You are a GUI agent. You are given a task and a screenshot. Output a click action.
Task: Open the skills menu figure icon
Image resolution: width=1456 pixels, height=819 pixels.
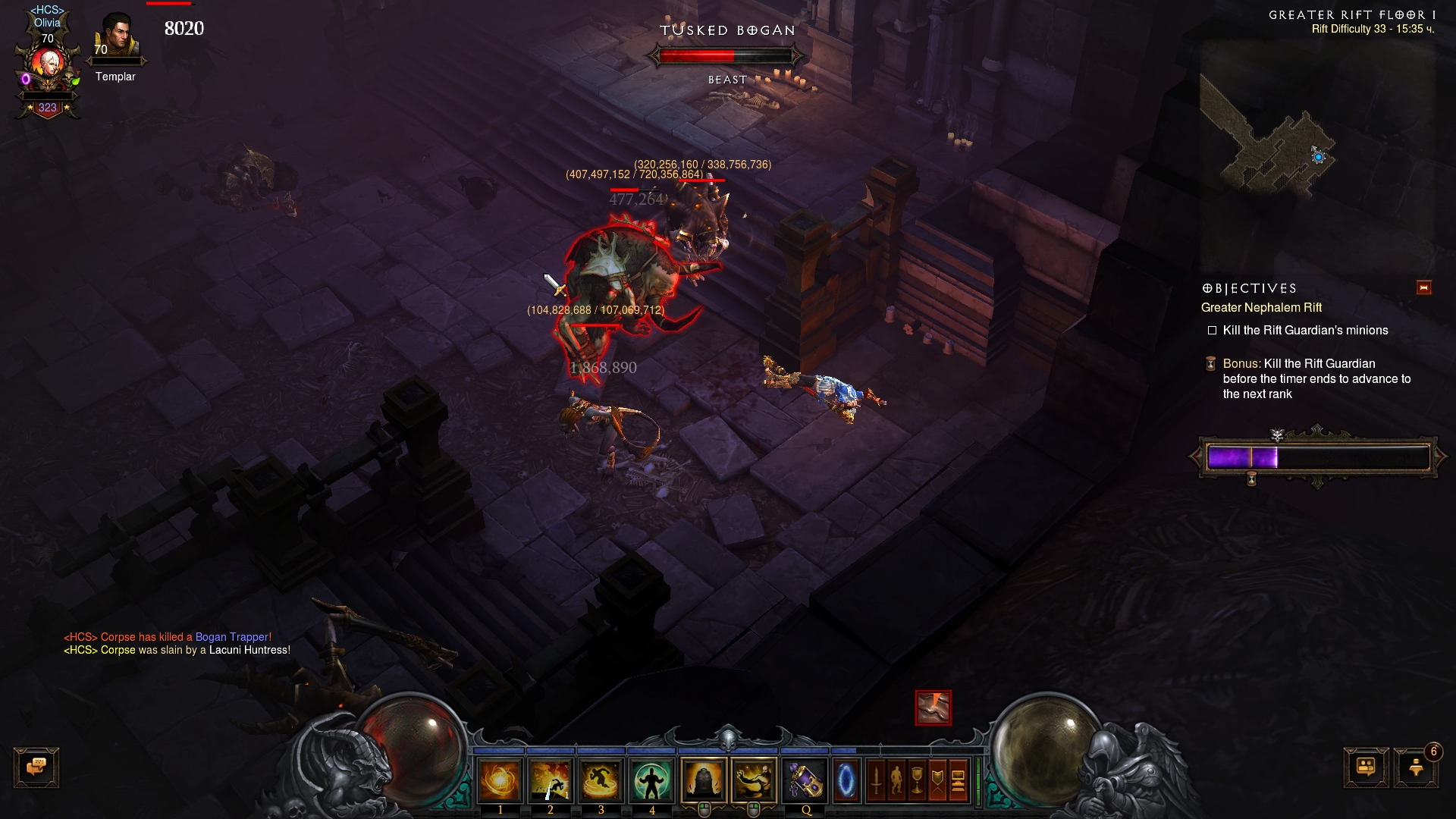pos(896,780)
